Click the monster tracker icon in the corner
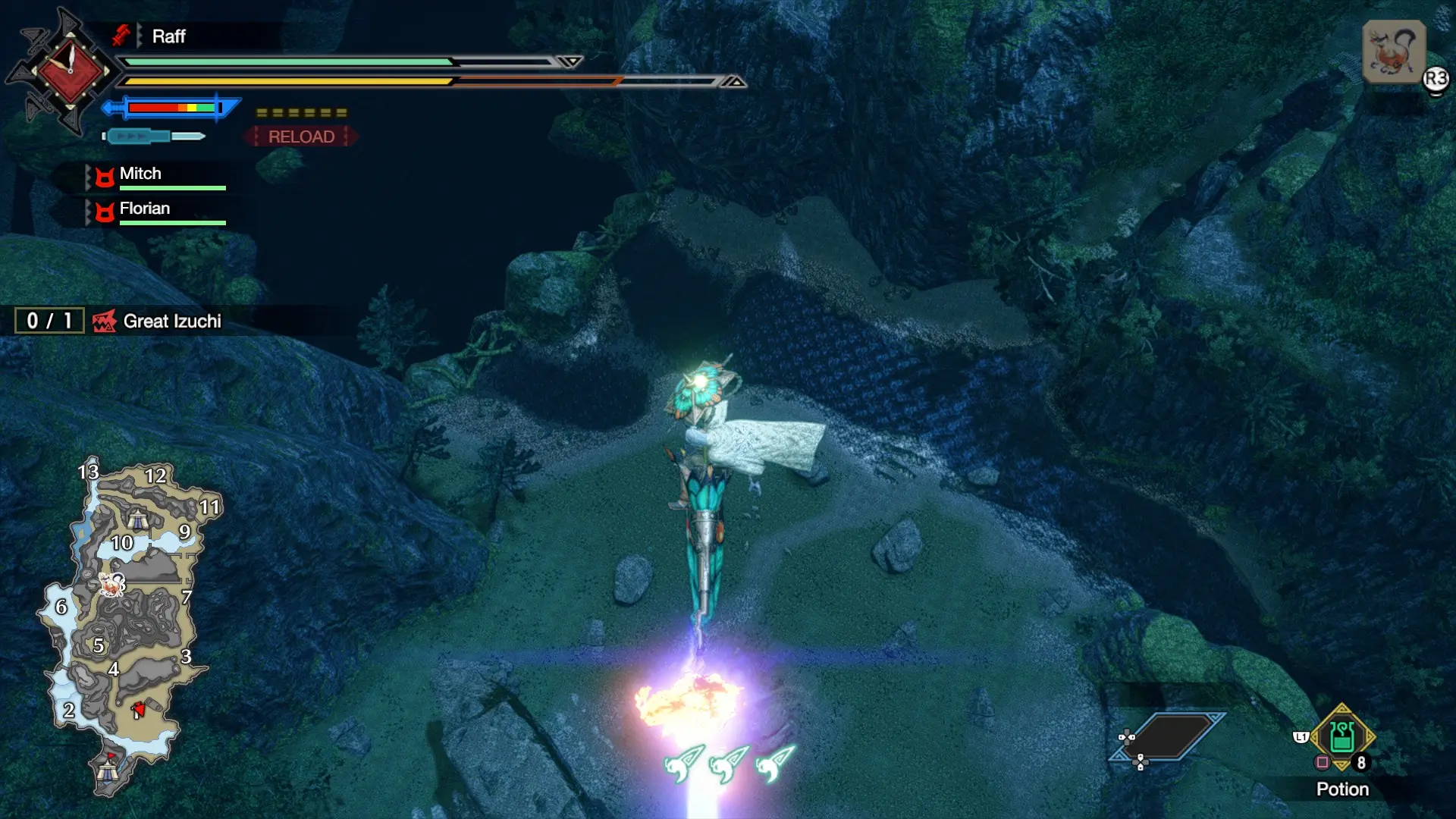 1393,52
